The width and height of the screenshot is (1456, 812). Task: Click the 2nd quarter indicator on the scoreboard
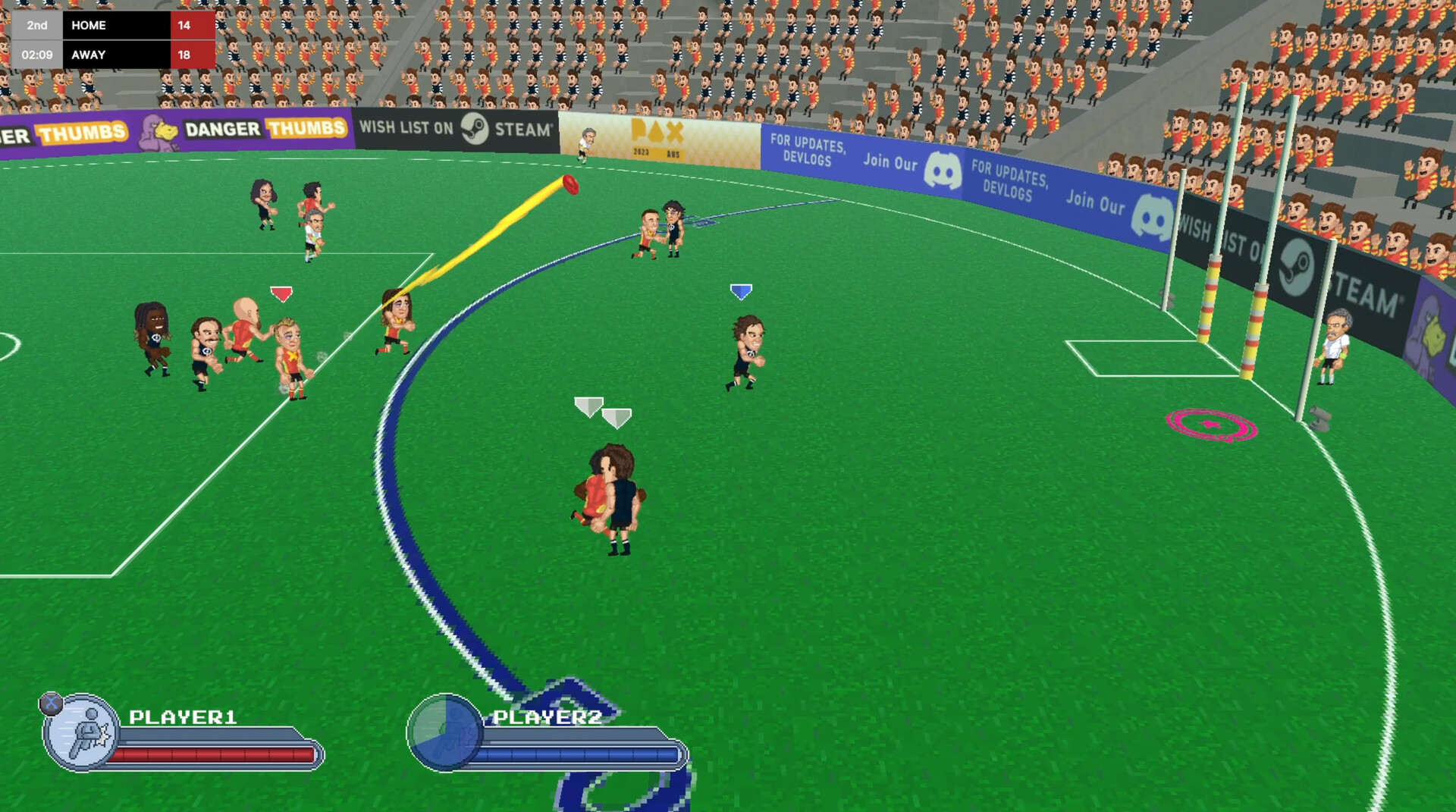(38, 25)
